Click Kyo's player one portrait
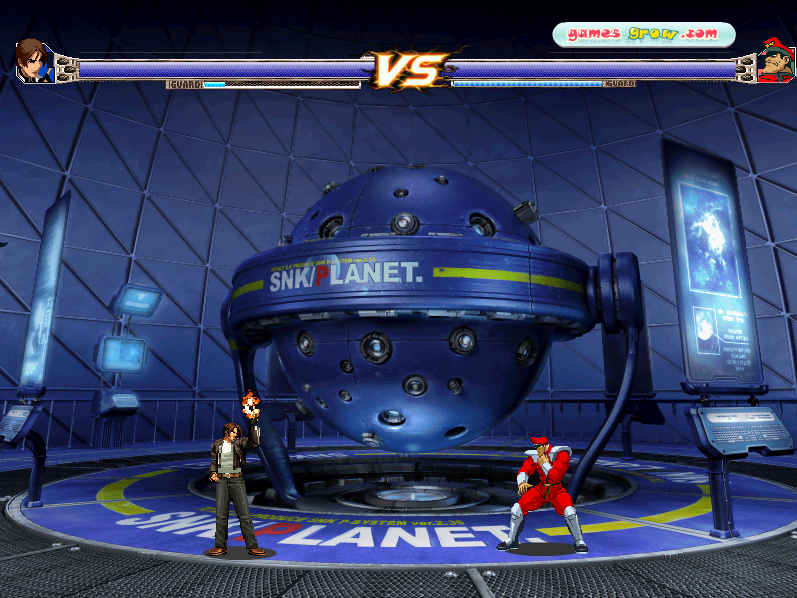Viewport: 797px width, 598px height. (x=32, y=60)
